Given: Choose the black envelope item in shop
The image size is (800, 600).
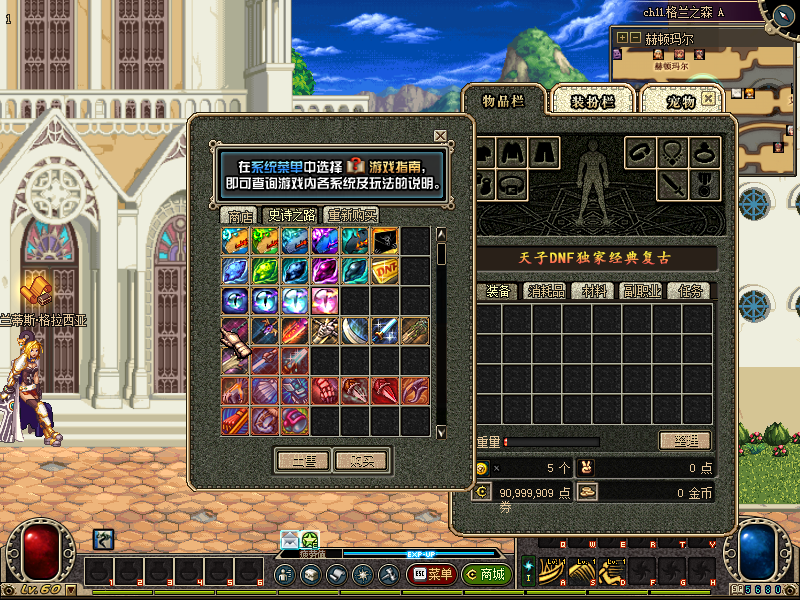Looking at the screenshot, I should pos(386,239).
